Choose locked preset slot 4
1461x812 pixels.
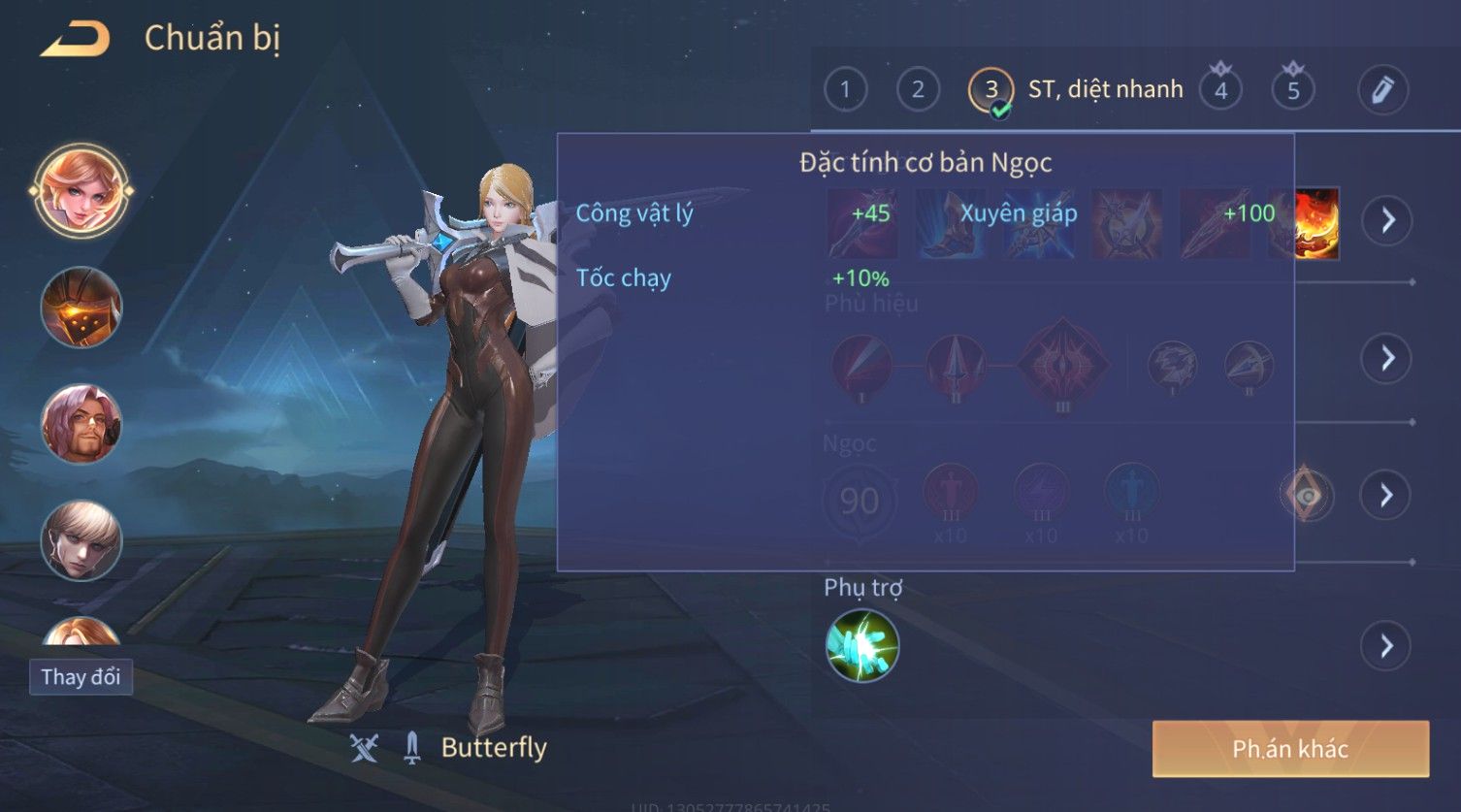[x=1220, y=90]
